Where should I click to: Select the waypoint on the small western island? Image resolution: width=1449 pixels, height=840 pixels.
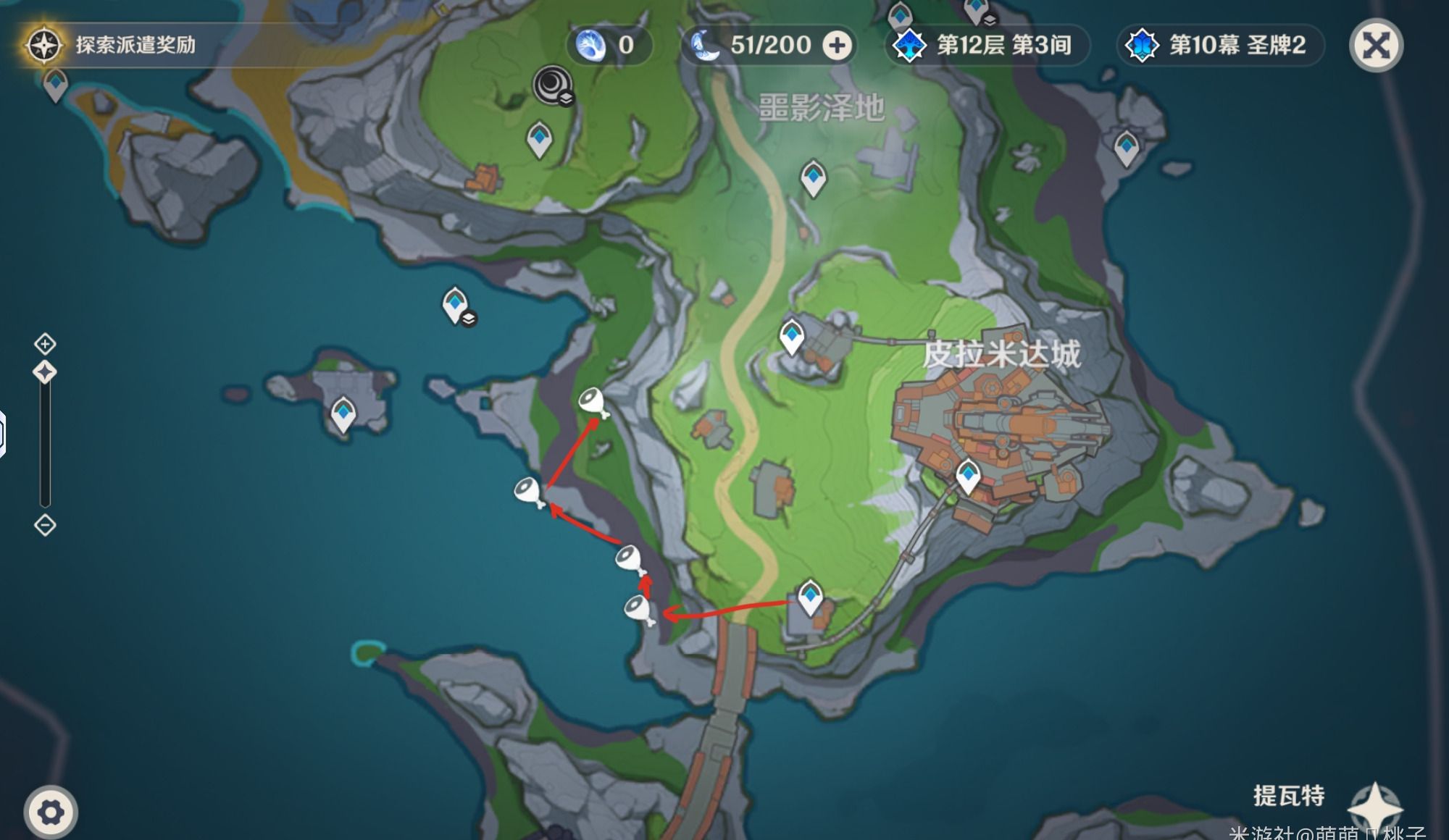point(343,414)
